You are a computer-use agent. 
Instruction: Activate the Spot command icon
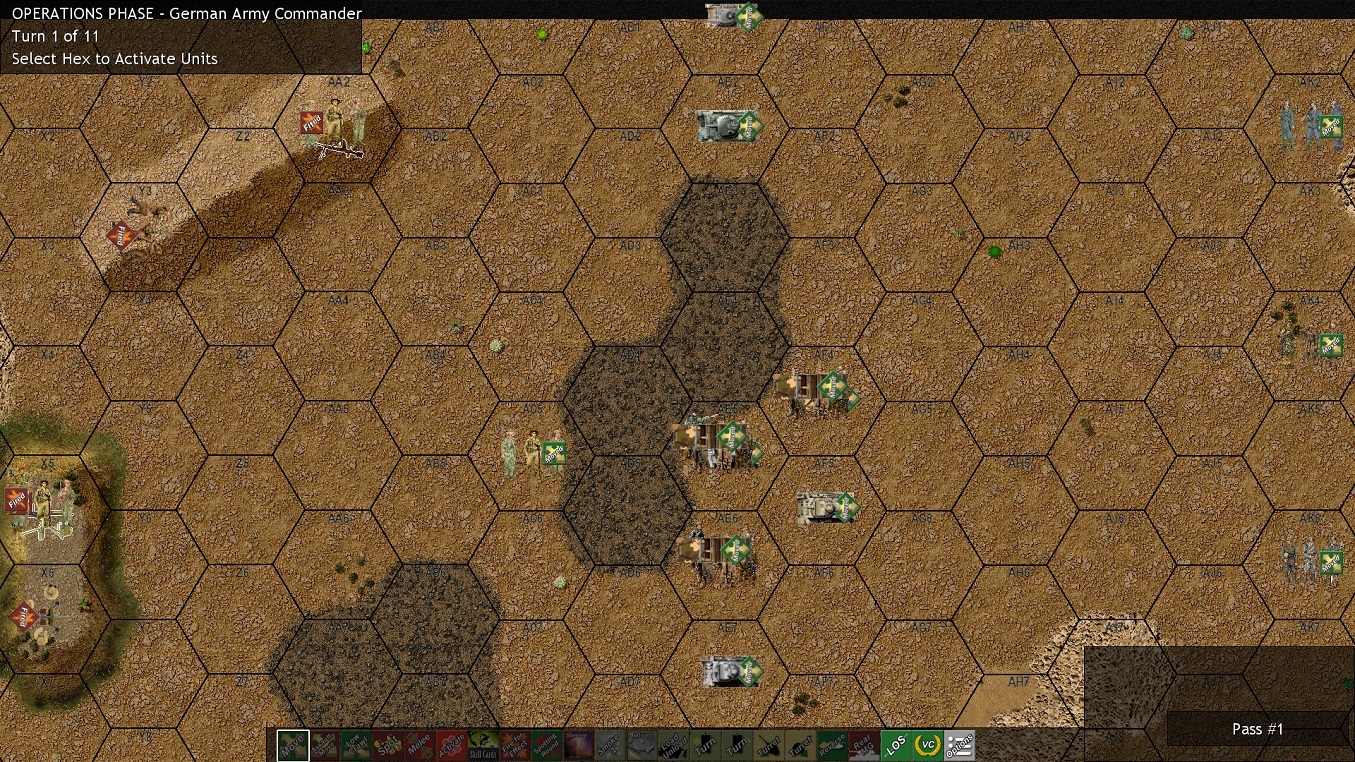point(389,745)
